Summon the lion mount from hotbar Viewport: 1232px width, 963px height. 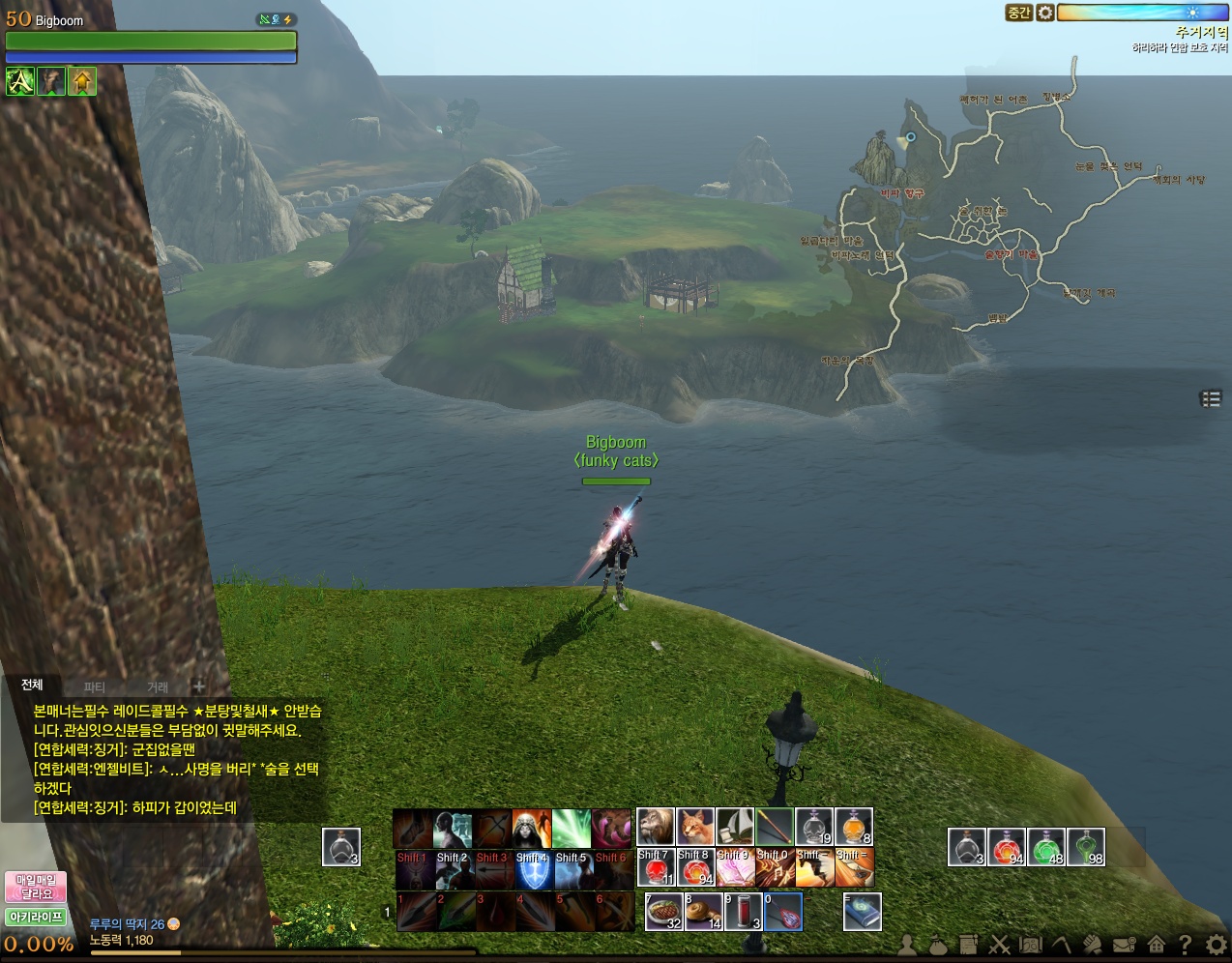click(x=656, y=827)
